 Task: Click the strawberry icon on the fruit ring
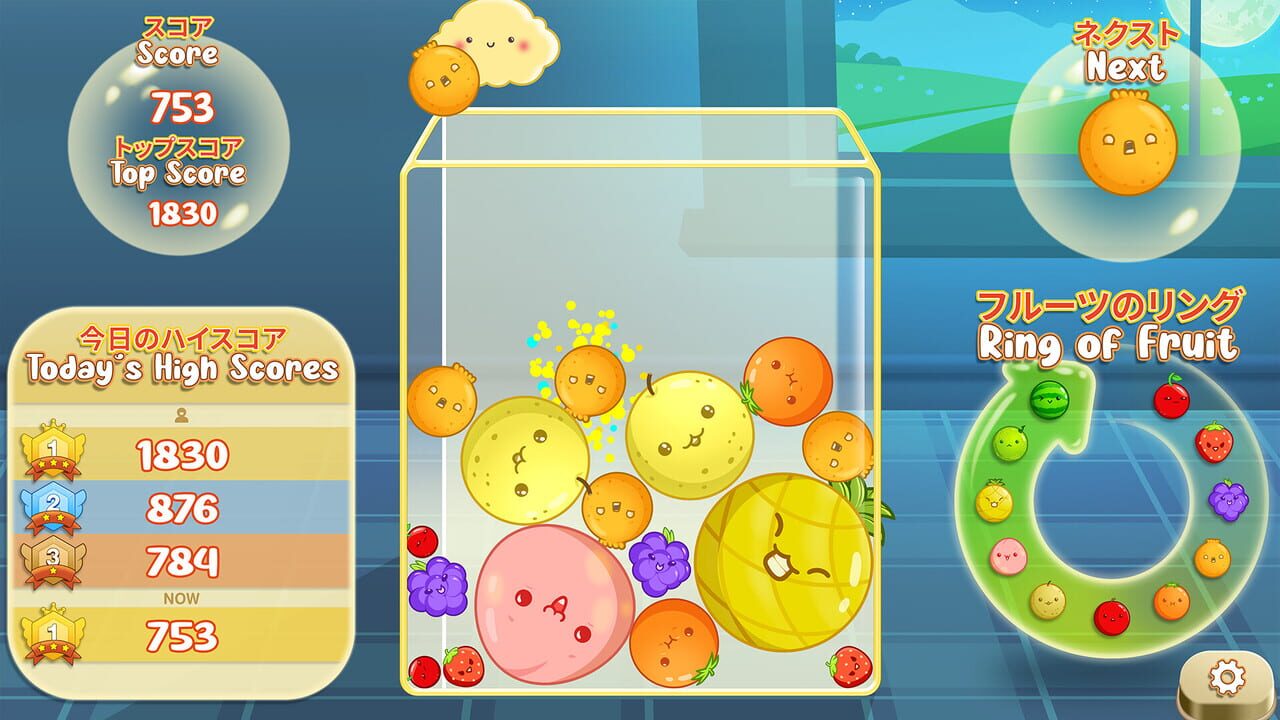[x=1213, y=441]
